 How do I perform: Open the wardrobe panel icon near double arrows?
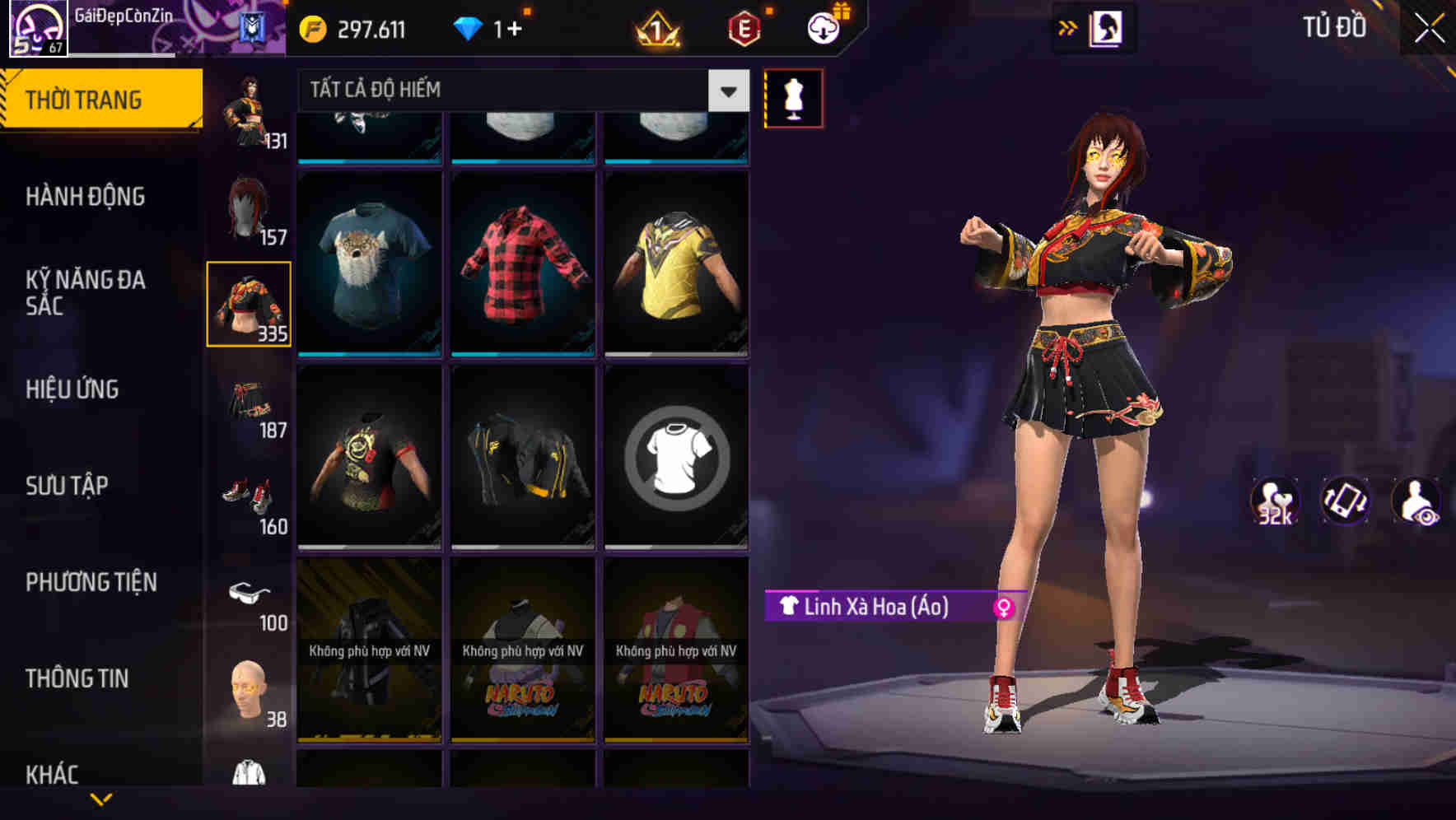click(x=1108, y=26)
